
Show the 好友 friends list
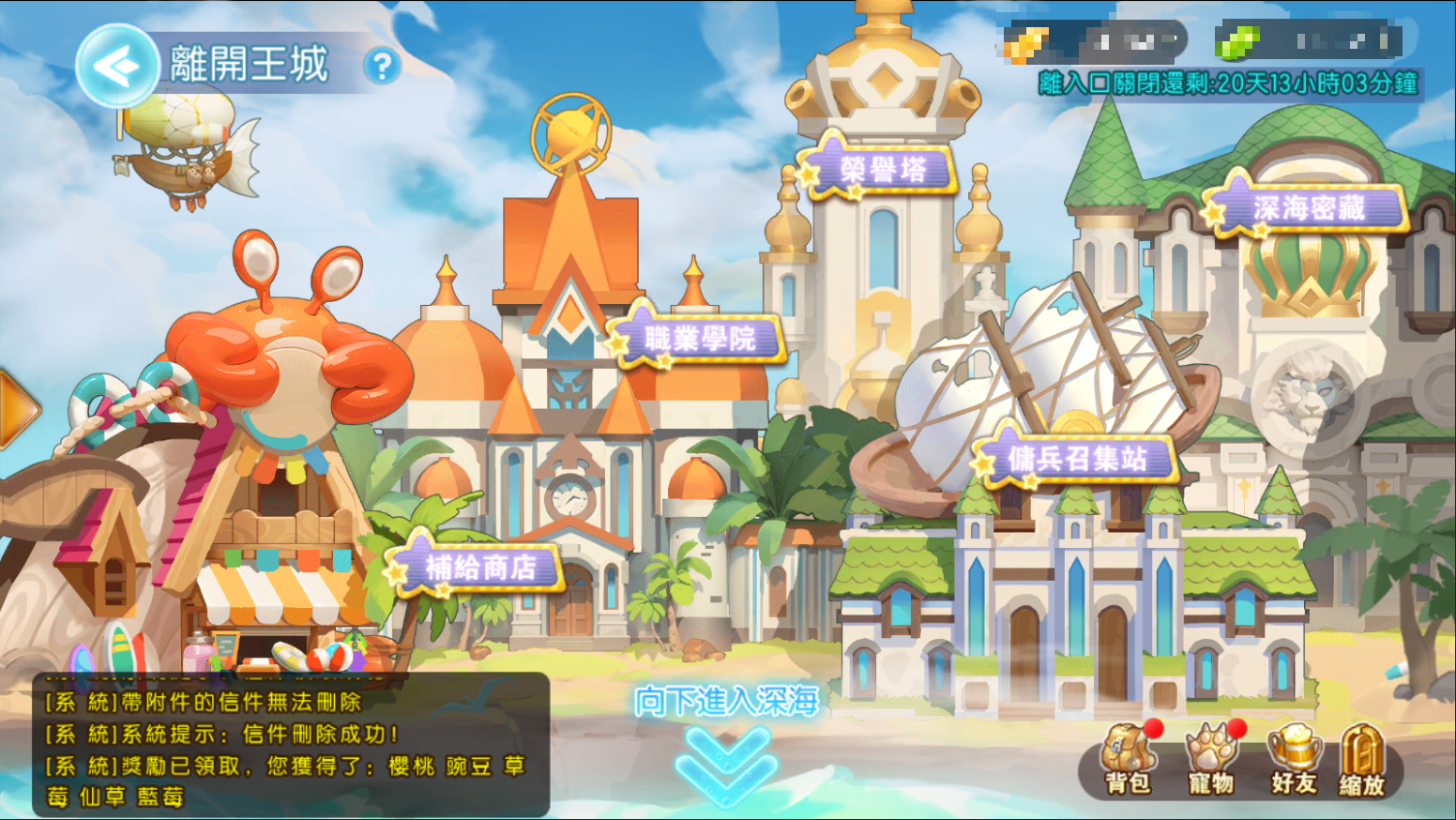click(1294, 761)
